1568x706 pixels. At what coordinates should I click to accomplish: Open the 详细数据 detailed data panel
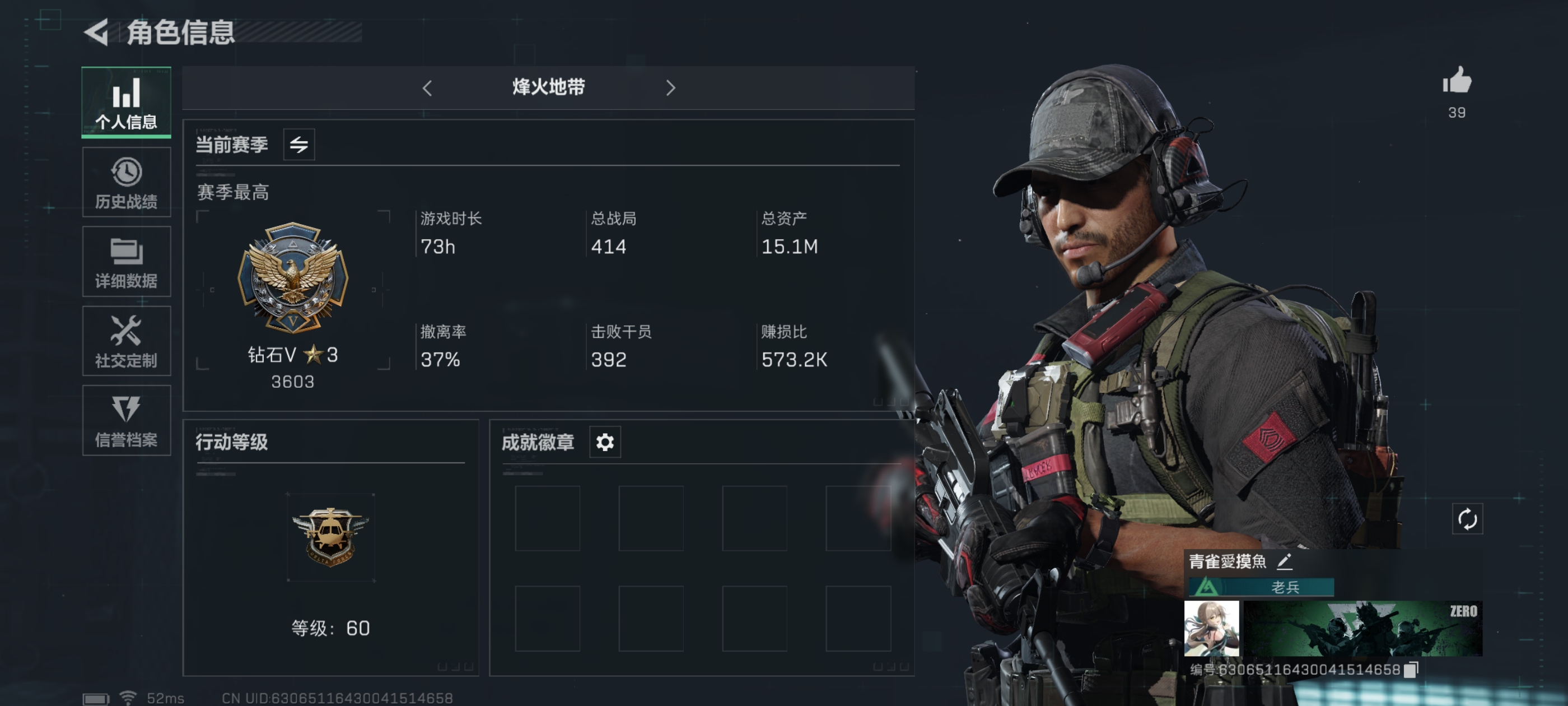click(x=126, y=261)
